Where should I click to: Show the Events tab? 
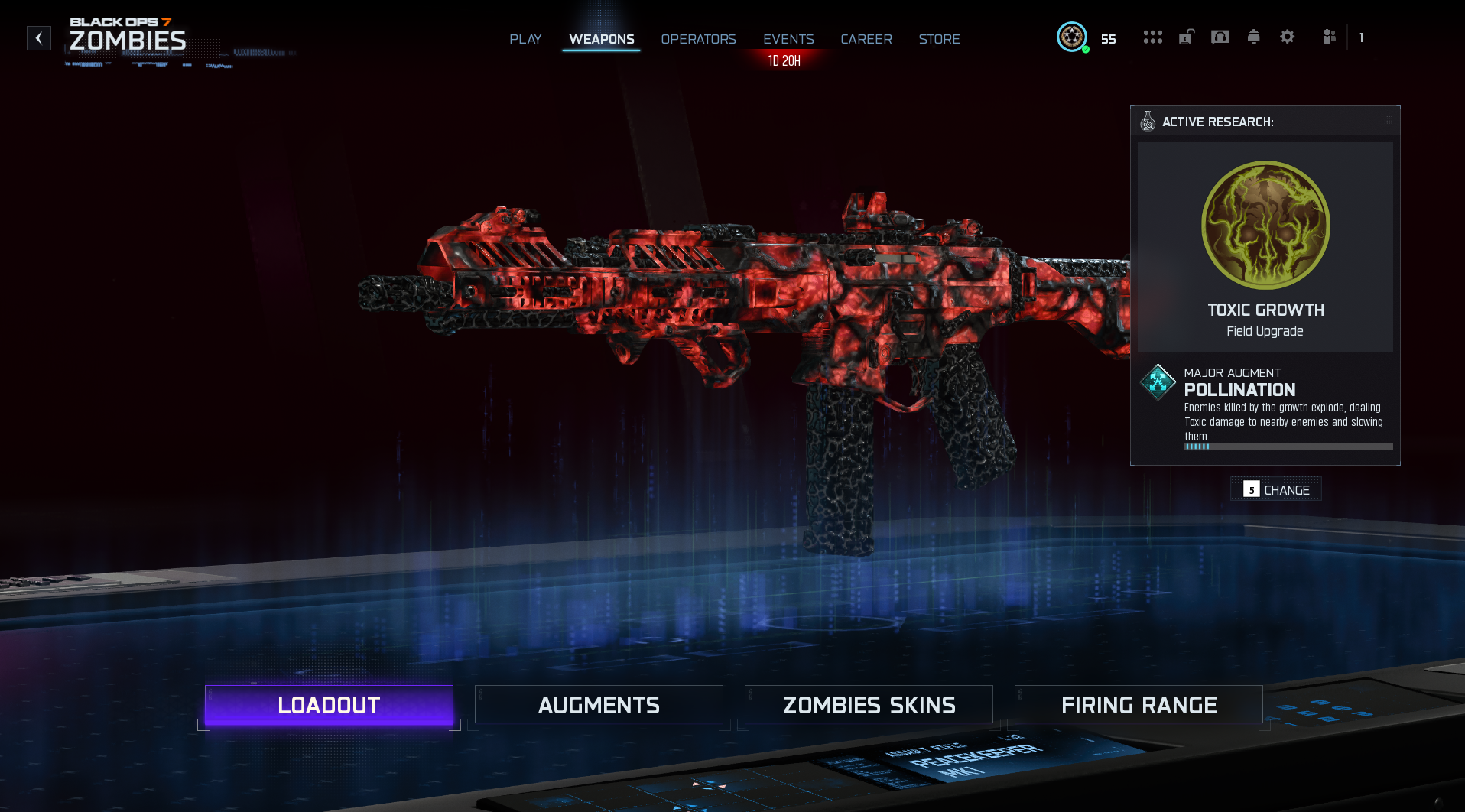[788, 39]
